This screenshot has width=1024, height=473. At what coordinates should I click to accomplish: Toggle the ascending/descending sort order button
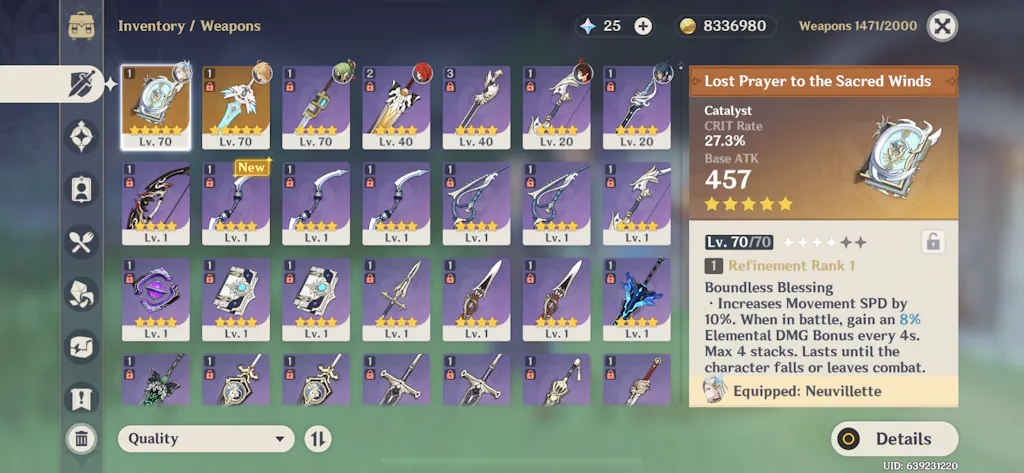tap(317, 438)
